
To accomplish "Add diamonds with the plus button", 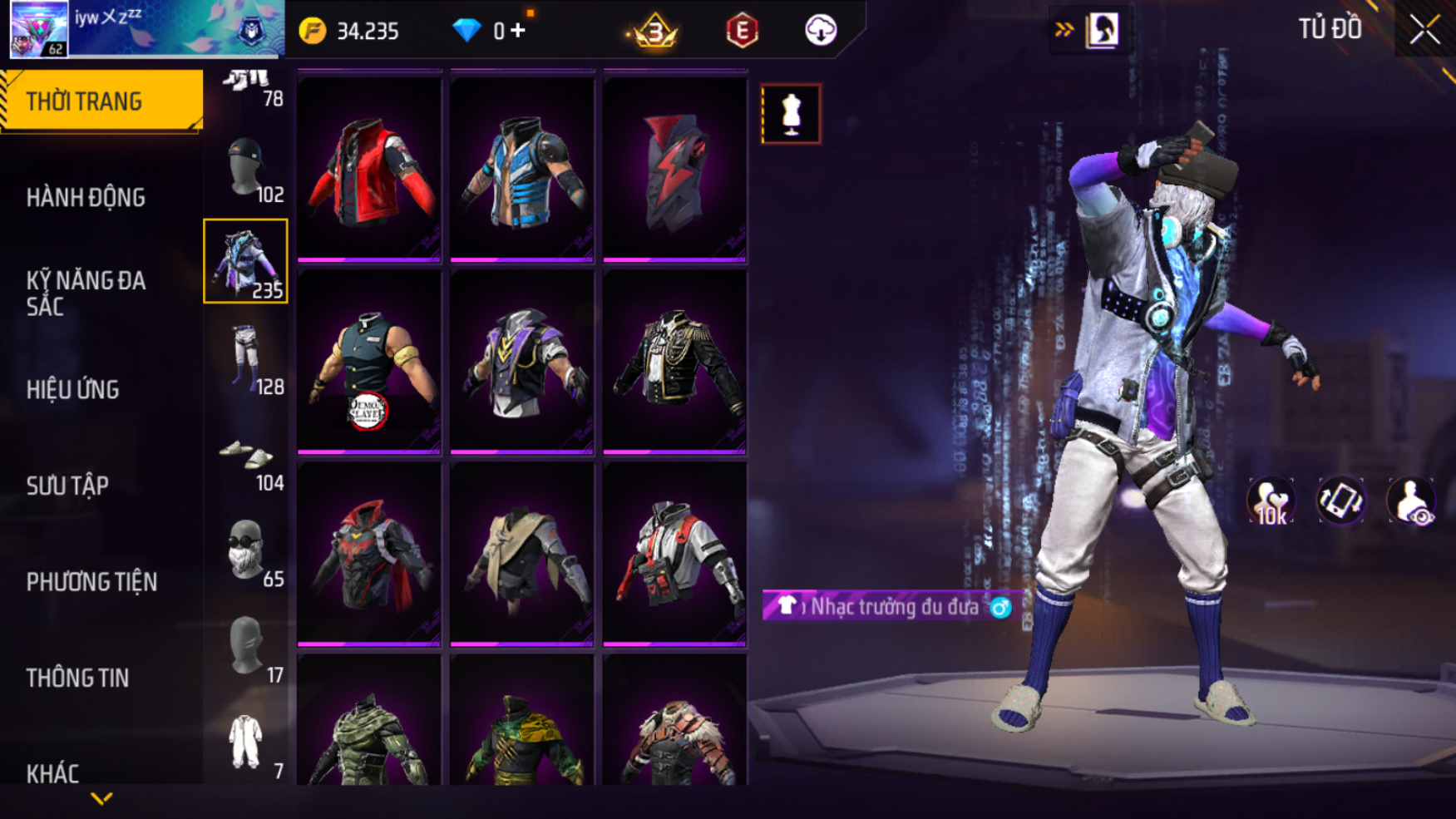I will point(518,31).
